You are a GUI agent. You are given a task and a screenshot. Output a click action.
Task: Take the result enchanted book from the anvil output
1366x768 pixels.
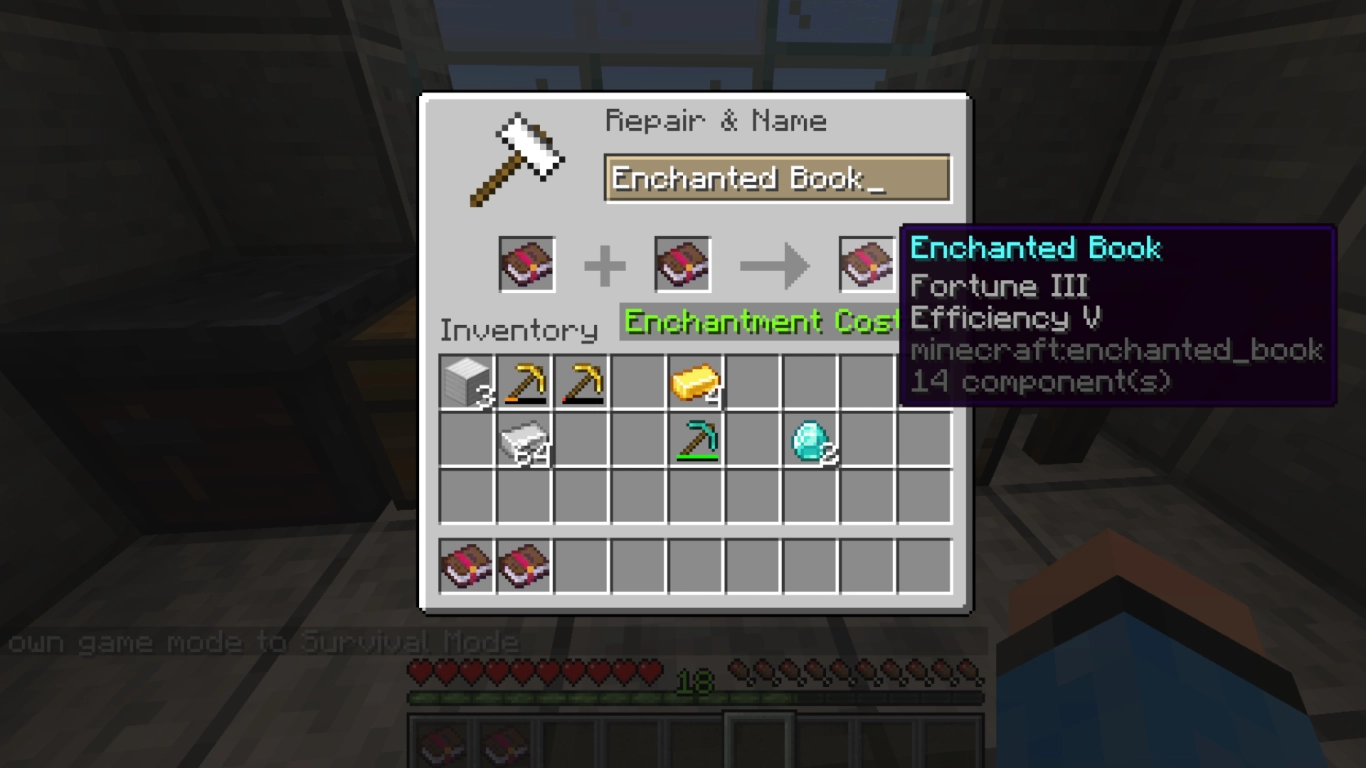coord(866,264)
